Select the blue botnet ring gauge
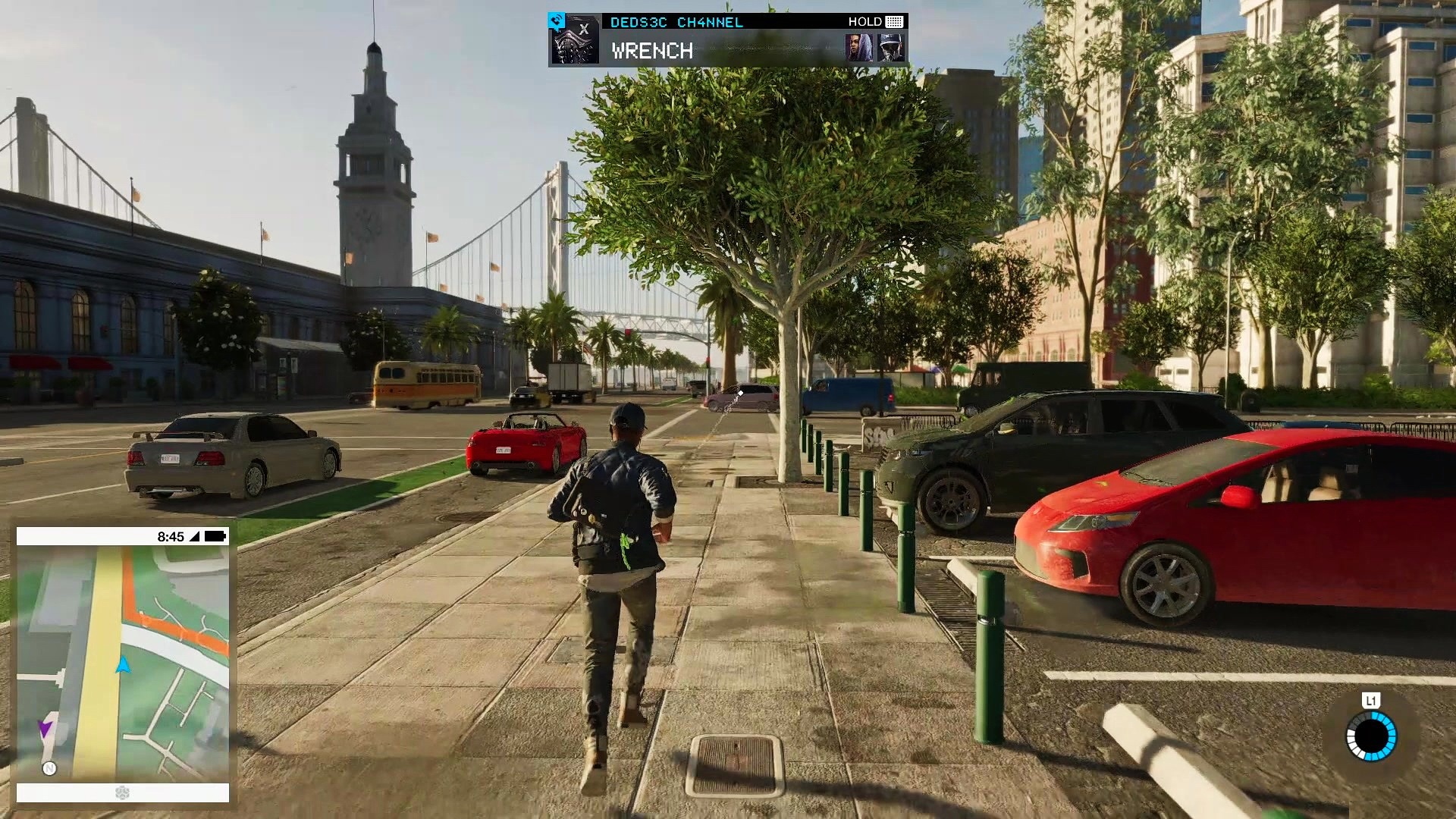1456x819 pixels. (1371, 736)
